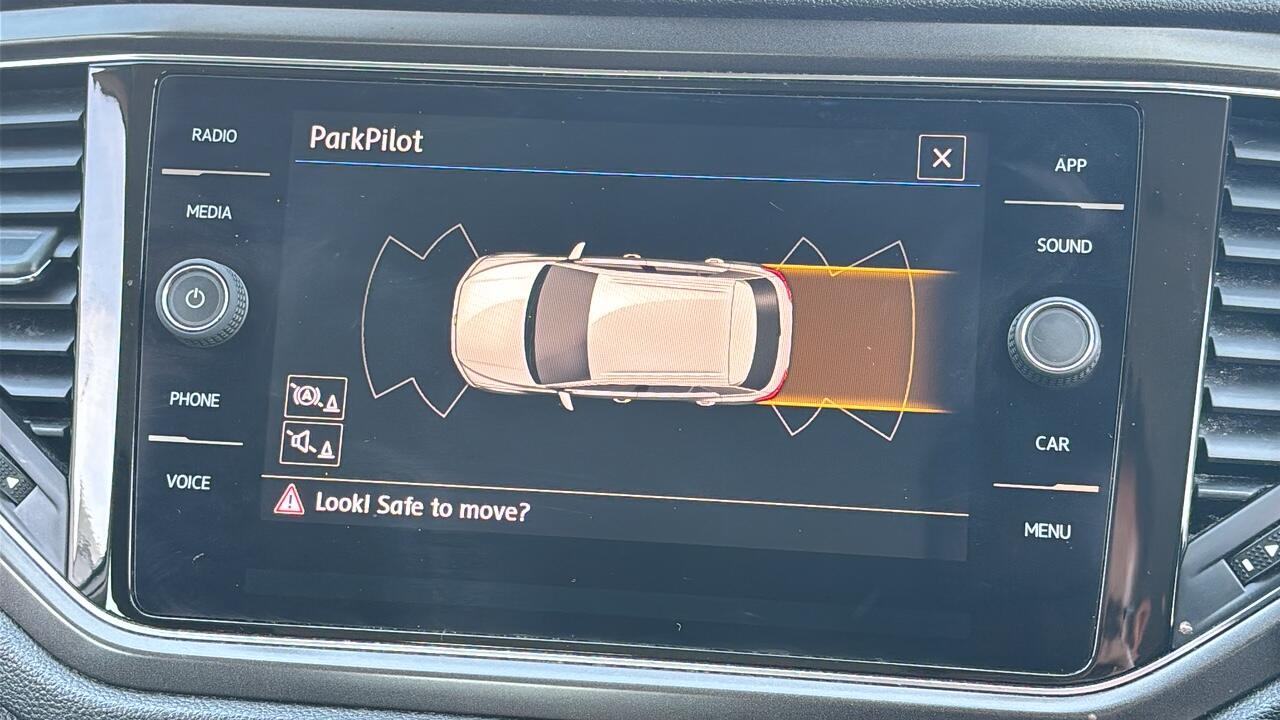The width and height of the screenshot is (1280, 720).
Task: Close the ParkPilot window
Action: (941, 158)
